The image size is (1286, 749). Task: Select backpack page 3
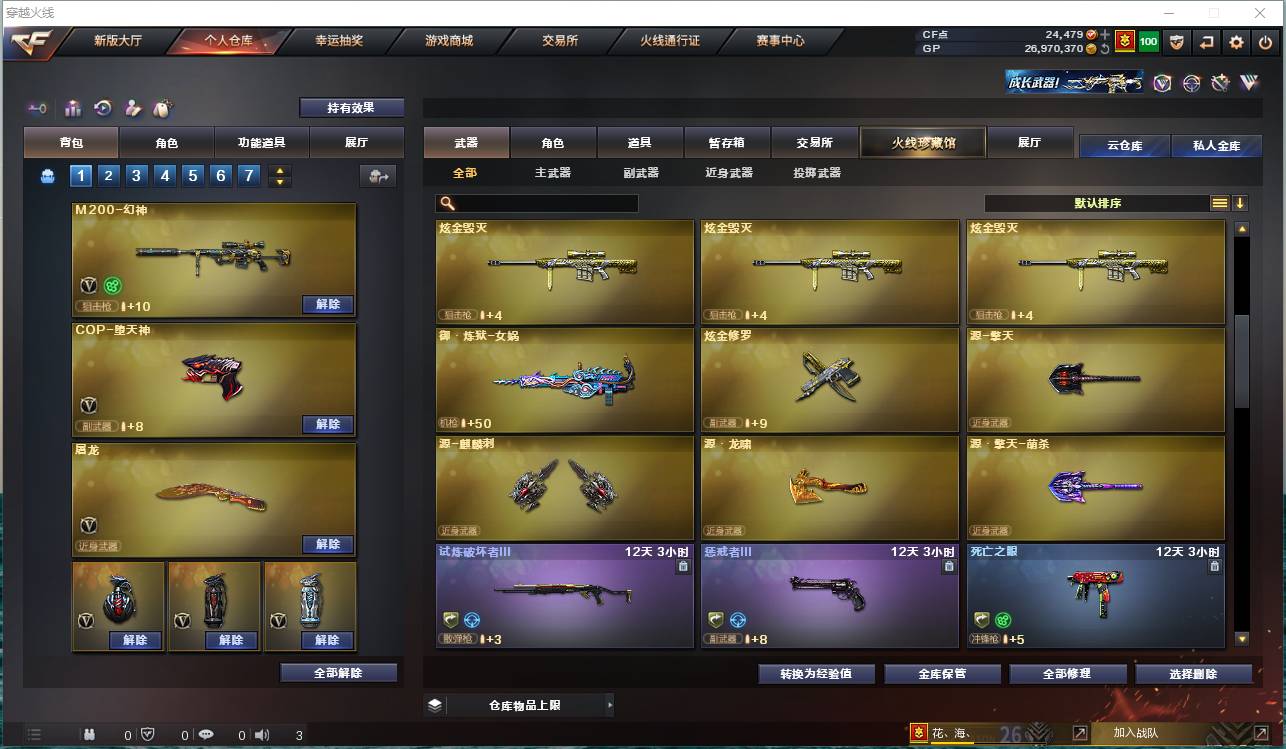coord(137,175)
